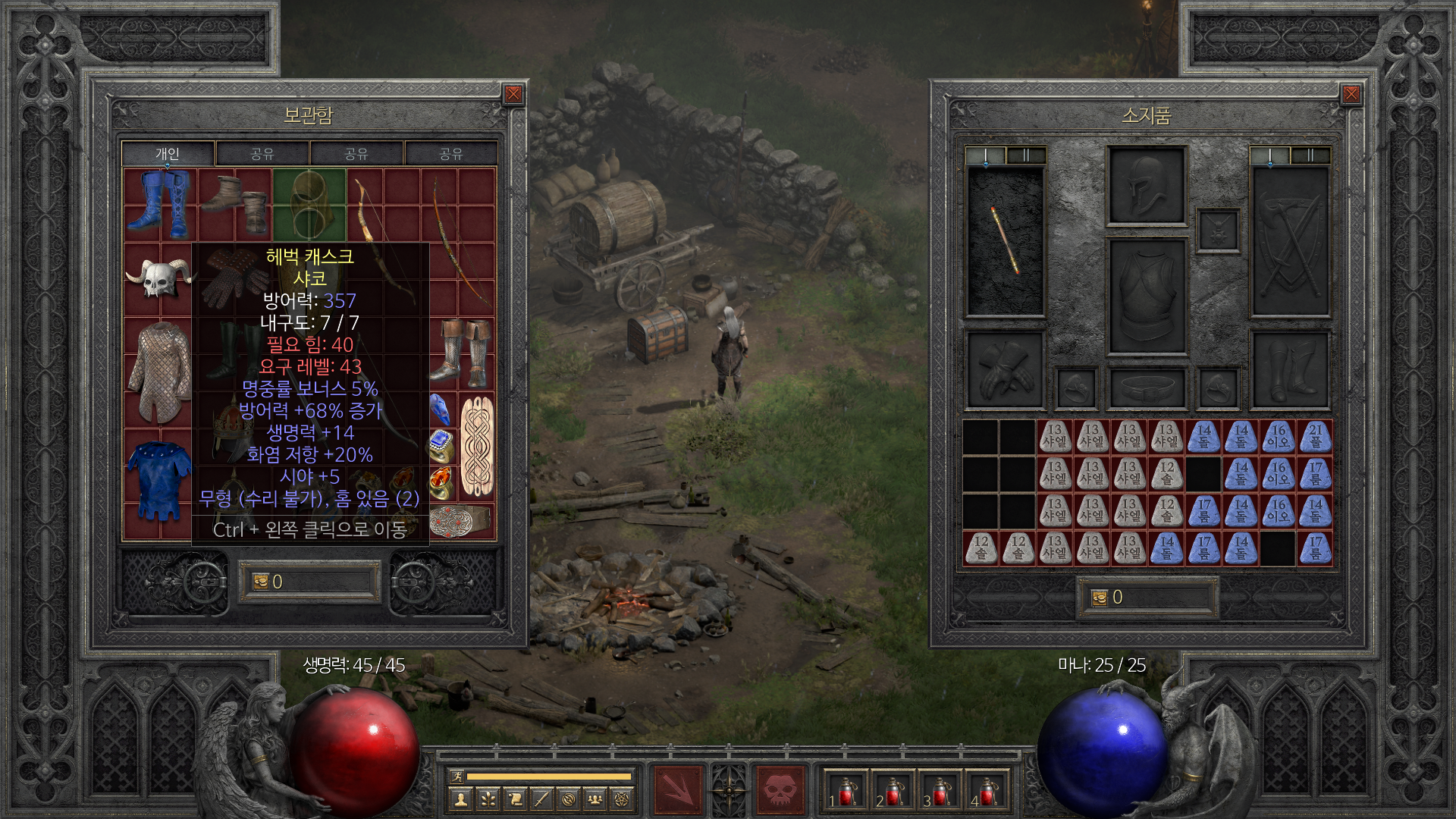This screenshot has height=819, width=1456.
Task: Open the character sheet icon
Action: point(460,799)
